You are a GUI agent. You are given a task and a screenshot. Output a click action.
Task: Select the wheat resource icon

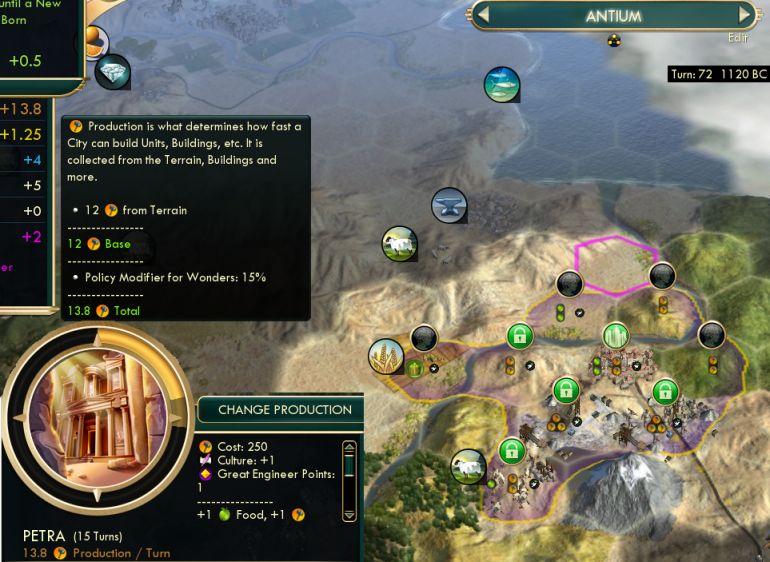(386, 357)
